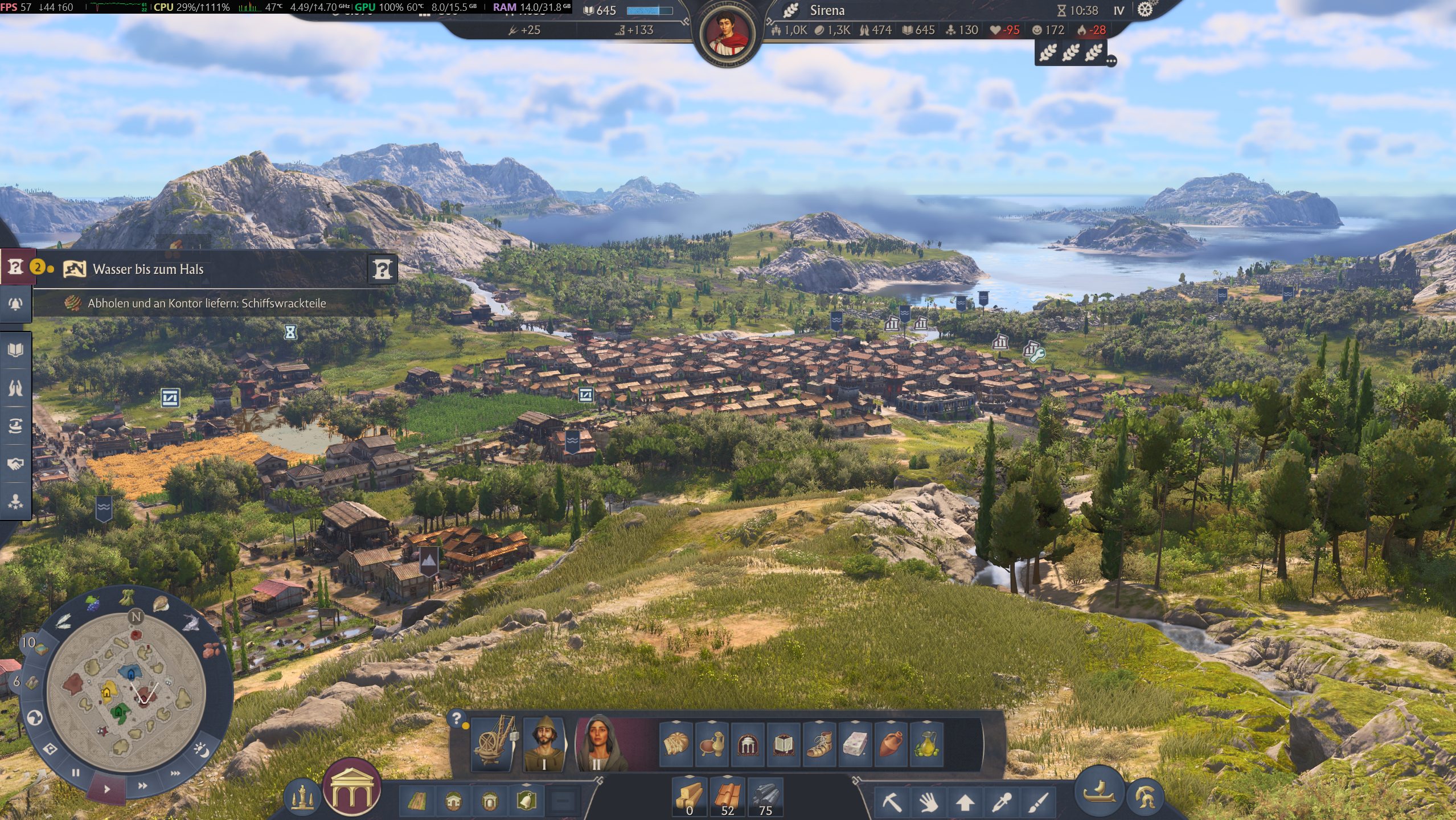The image size is (1456, 820).
Task: Open the notifications bell panel
Action: pos(15,304)
